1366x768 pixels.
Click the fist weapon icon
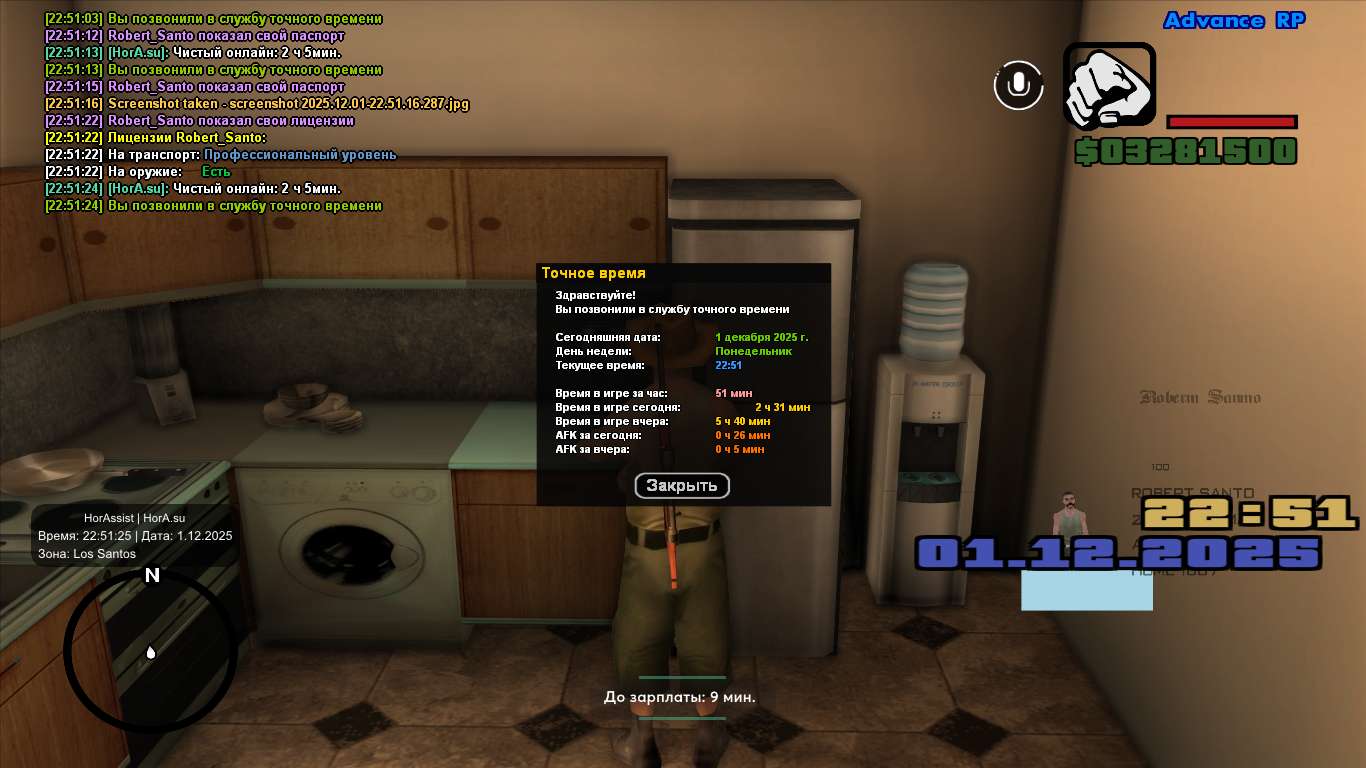click(1109, 86)
